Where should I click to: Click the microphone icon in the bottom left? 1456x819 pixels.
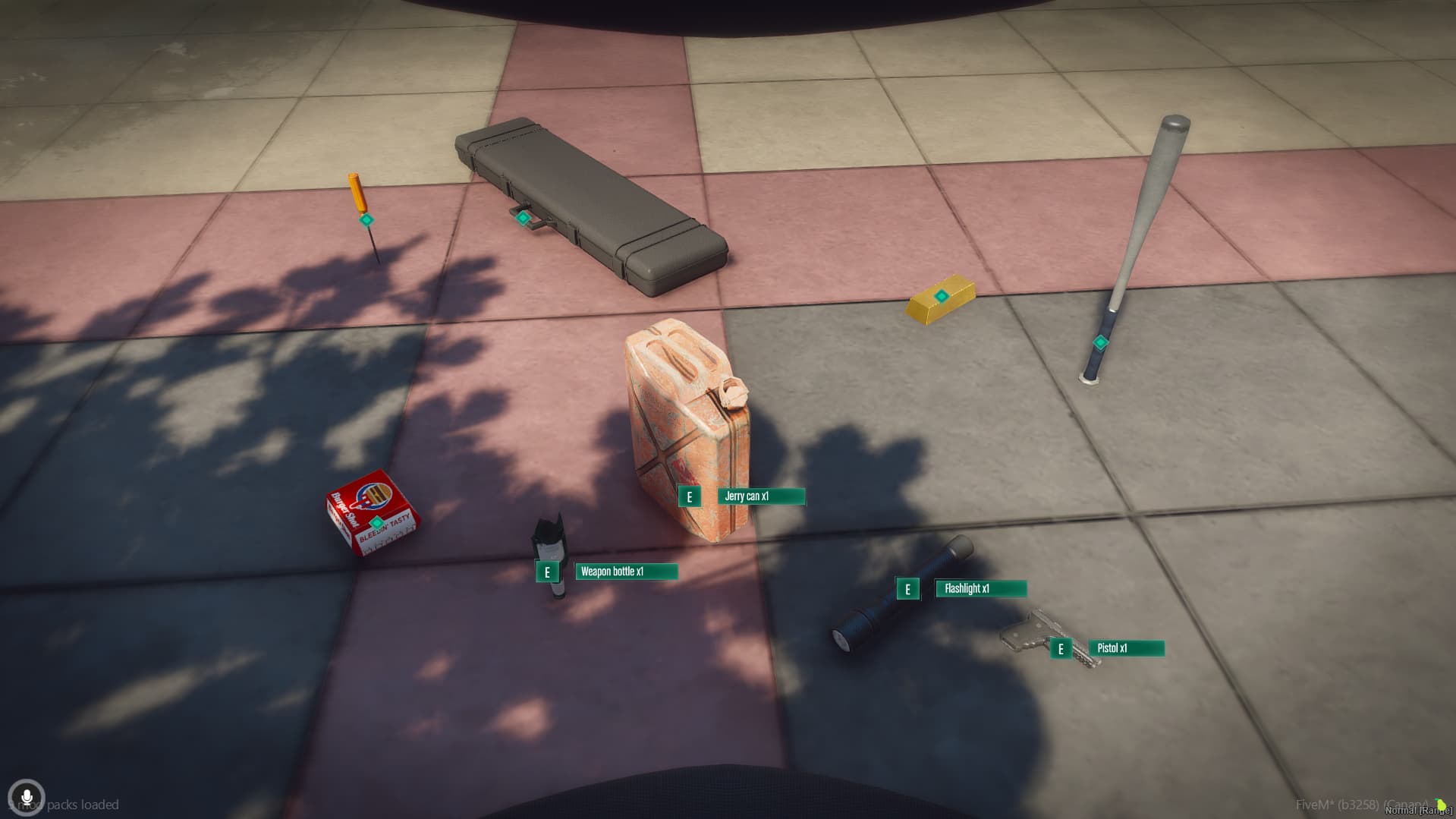(27, 798)
